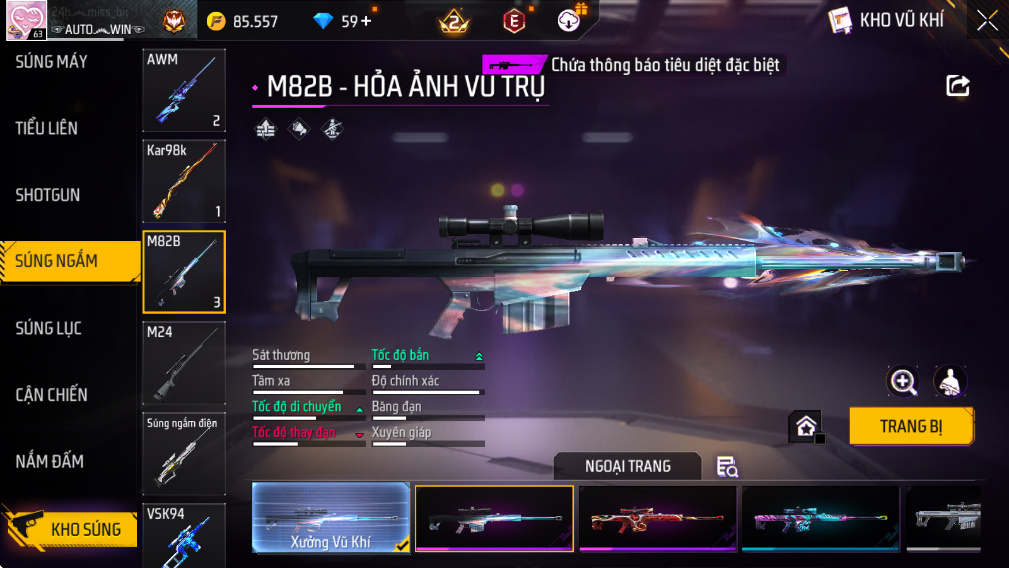
Task: Pick the AWM sniper rifle
Action: pyautogui.click(x=184, y=90)
